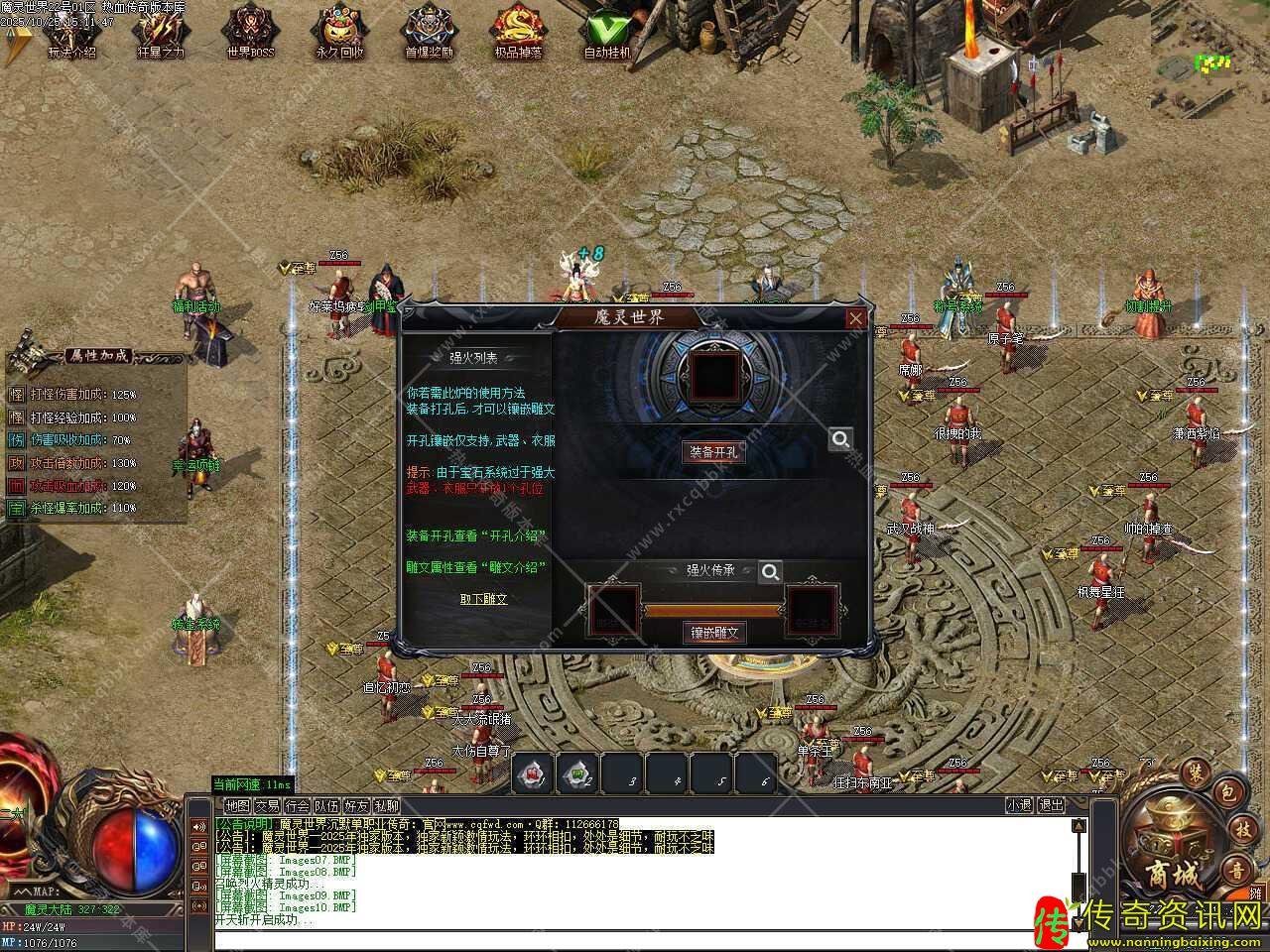Open the 地图 map tab

(x=237, y=806)
